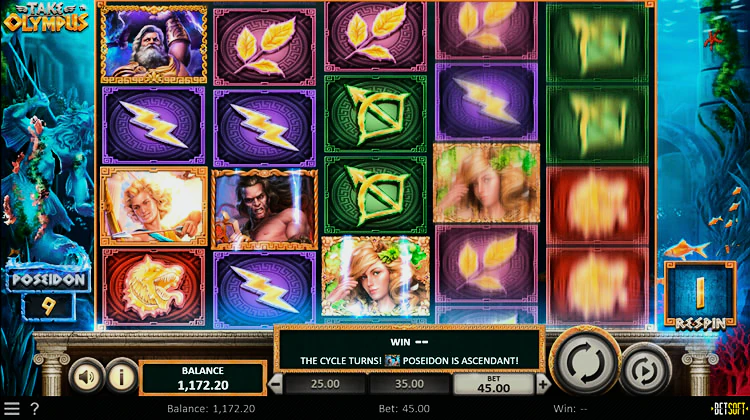
Task: Toggle the sound speaker button
Action: pos(85,377)
